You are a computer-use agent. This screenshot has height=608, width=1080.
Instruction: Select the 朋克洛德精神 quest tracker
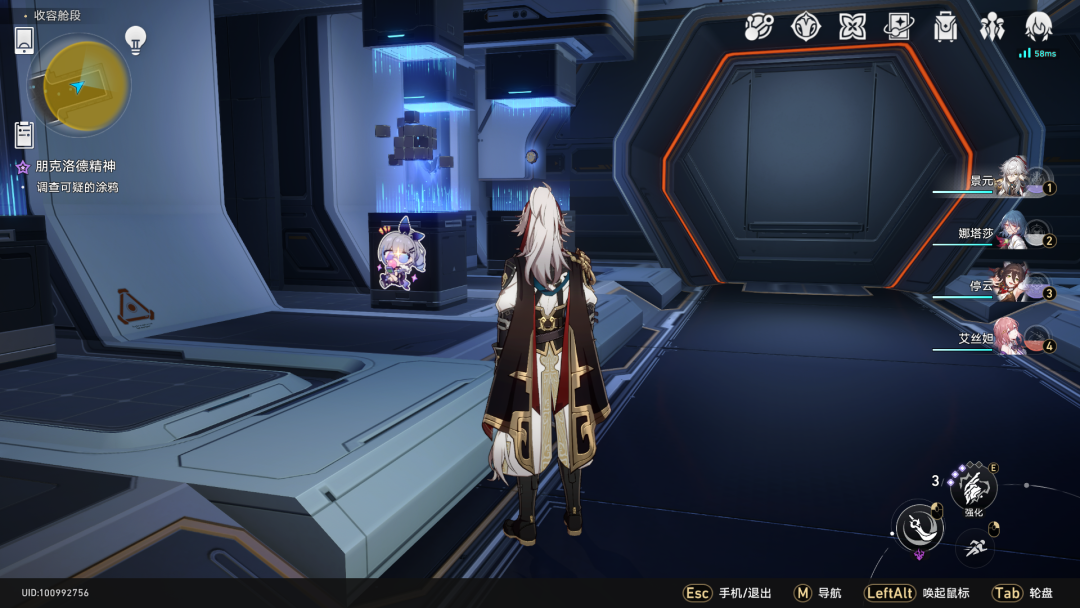(x=75, y=167)
